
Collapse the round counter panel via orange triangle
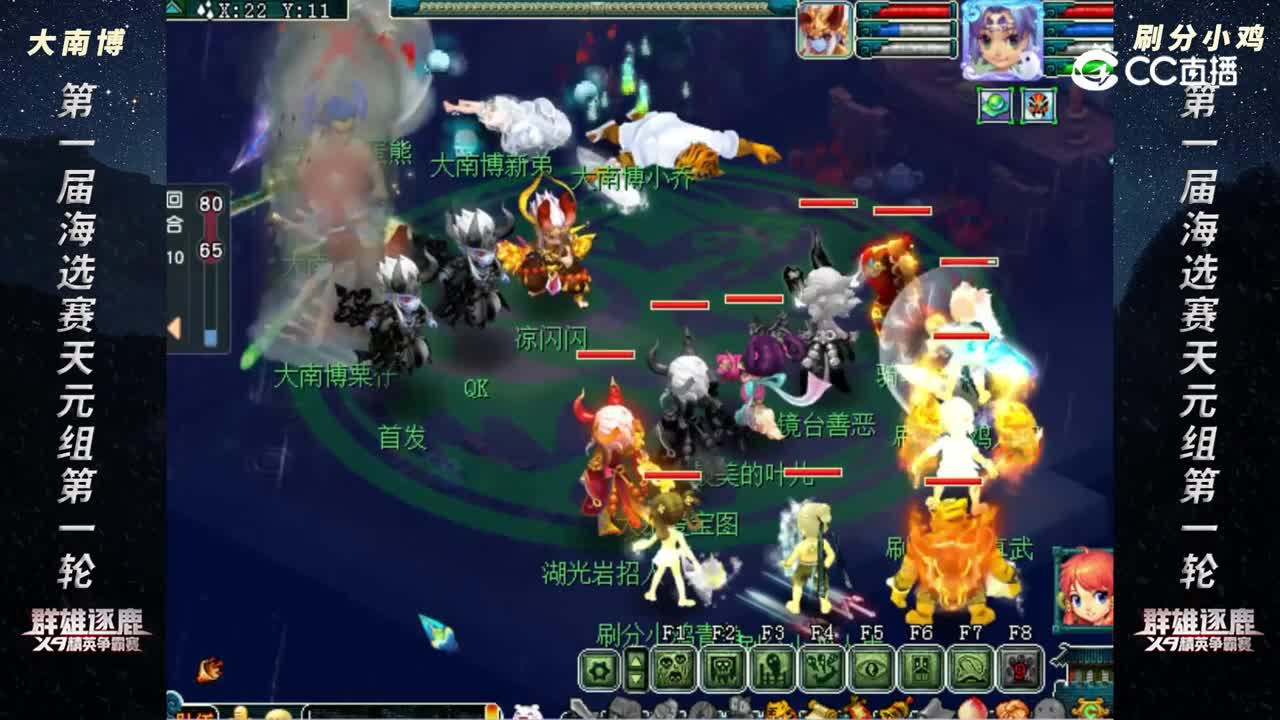(174, 325)
